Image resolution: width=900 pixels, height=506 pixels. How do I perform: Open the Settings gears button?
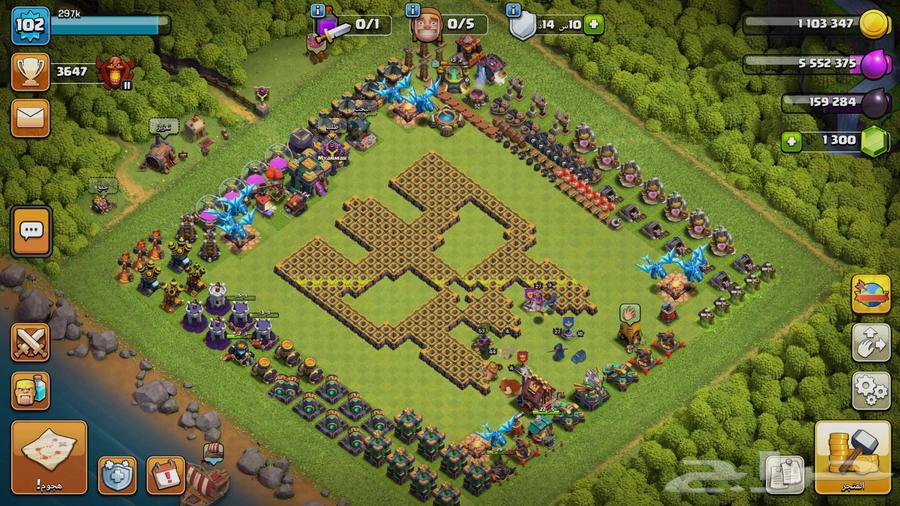pos(870,389)
